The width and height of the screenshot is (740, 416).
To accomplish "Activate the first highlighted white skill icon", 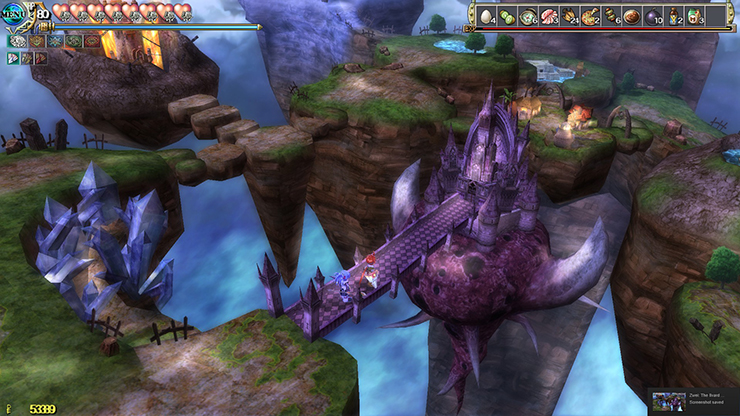I will tap(17, 41).
